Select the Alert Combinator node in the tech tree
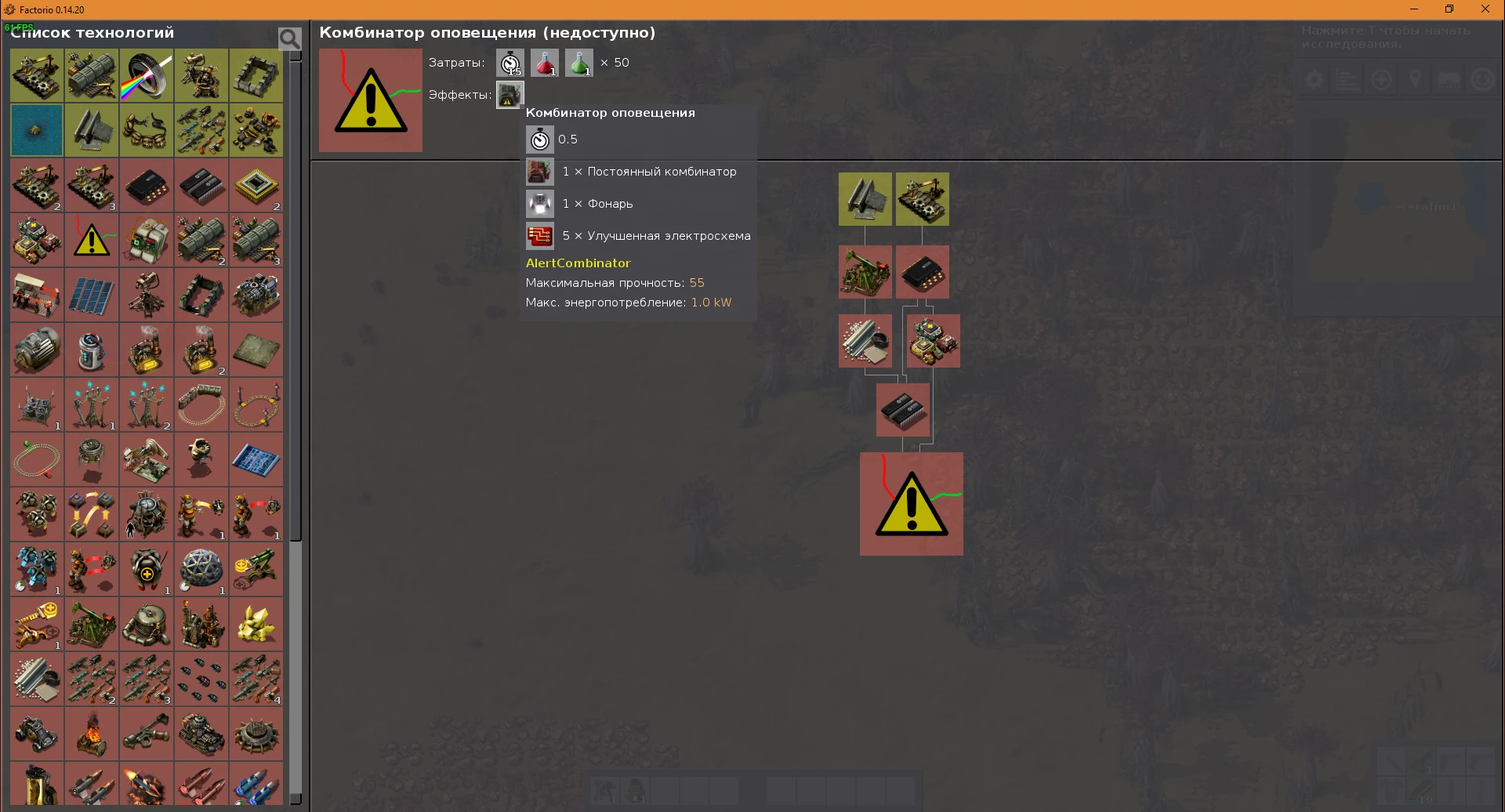 coord(911,504)
